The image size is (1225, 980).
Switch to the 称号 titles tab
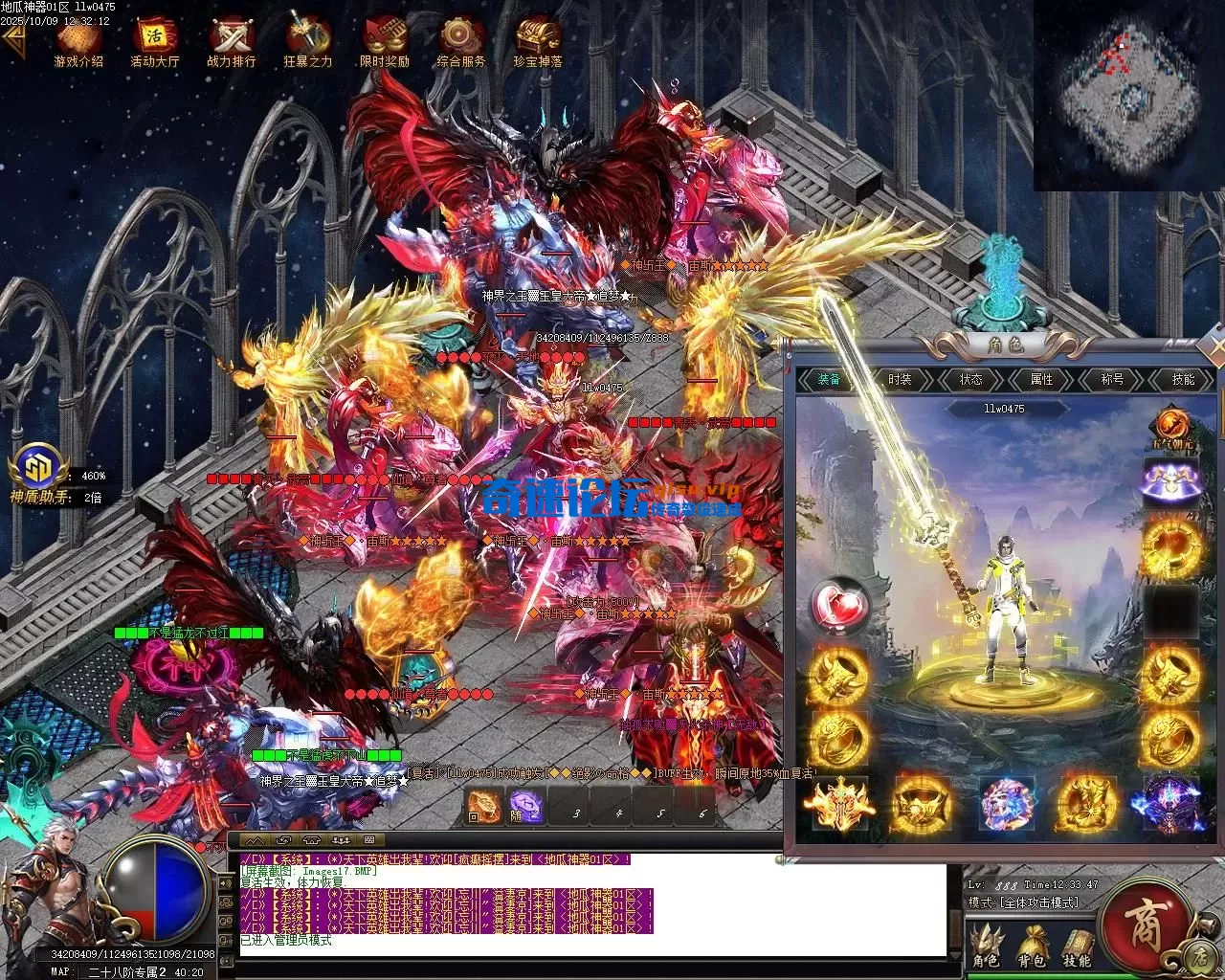pyautogui.click(x=1112, y=380)
